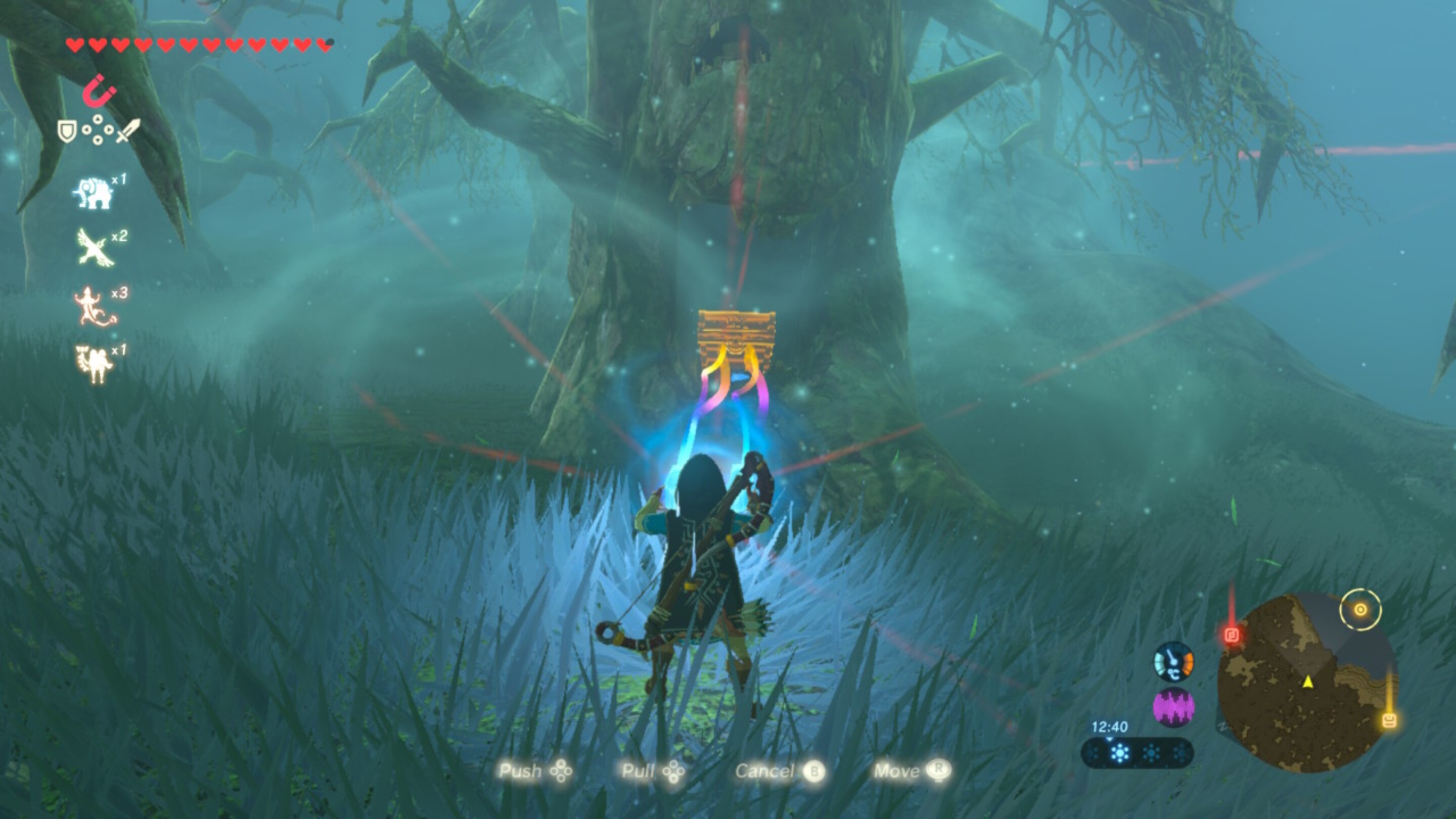
Task: Click the red tower marker on the minimap
Action: click(1231, 635)
